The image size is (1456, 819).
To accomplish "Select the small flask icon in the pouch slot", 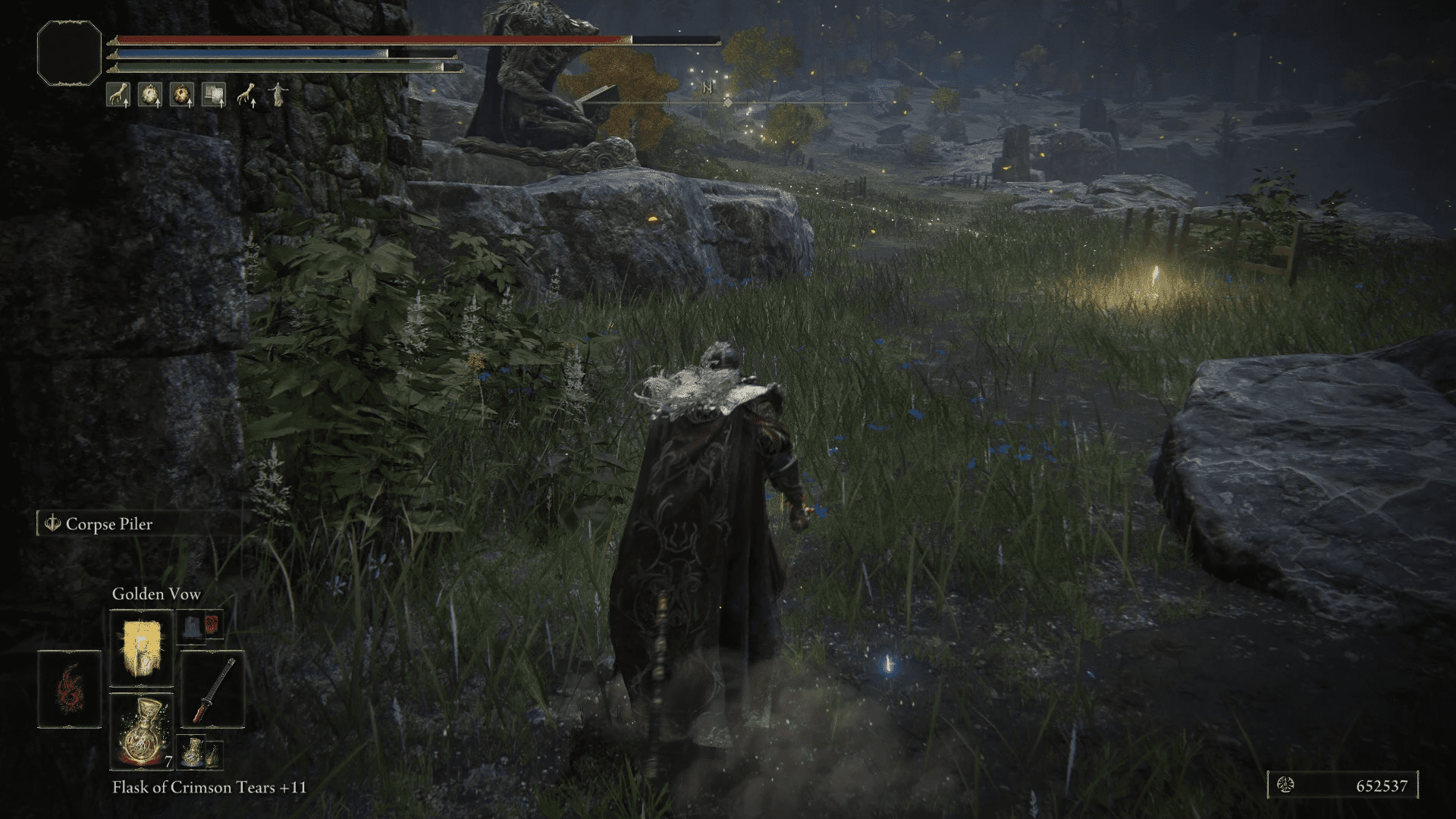I will tap(193, 752).
